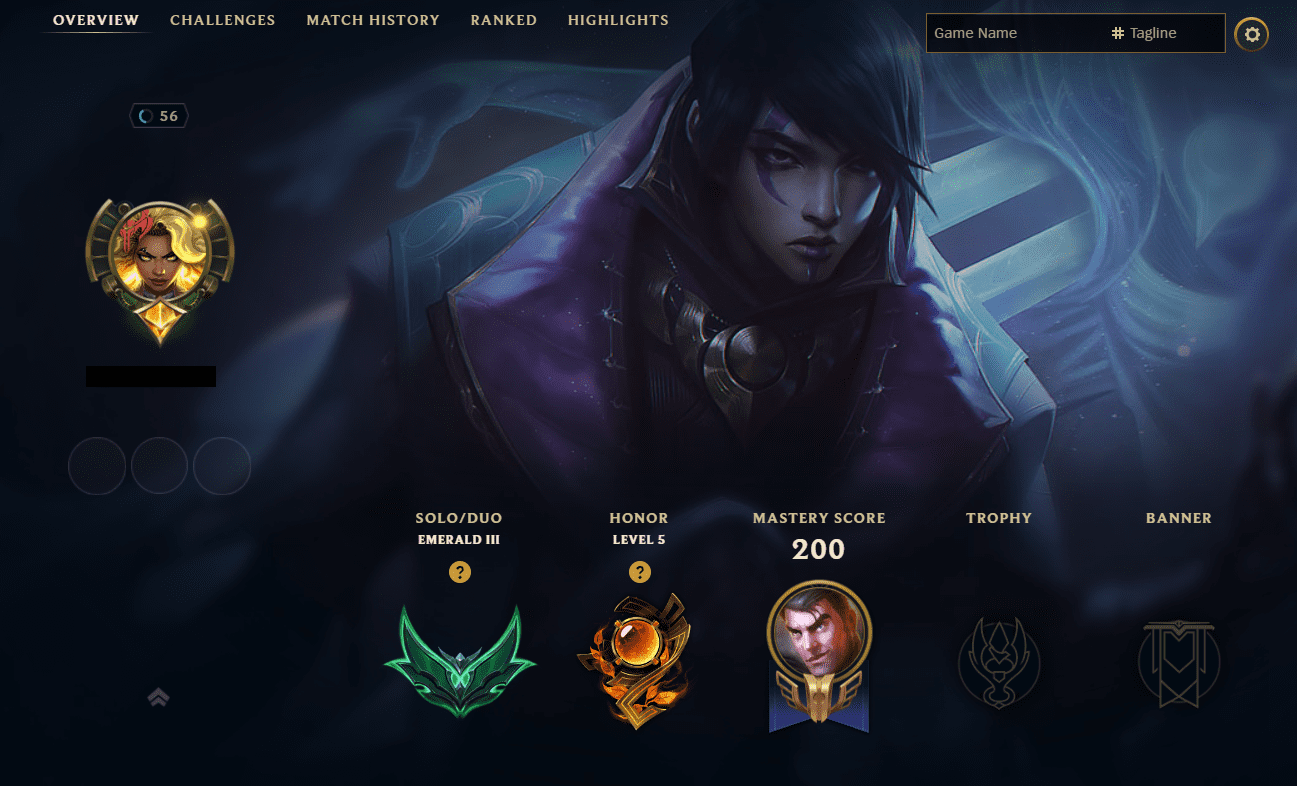The width and height of the screenshot is (1297, 786).
Task: Collapse the profile header with the double chevron
Action: click(x=159, y=699)
